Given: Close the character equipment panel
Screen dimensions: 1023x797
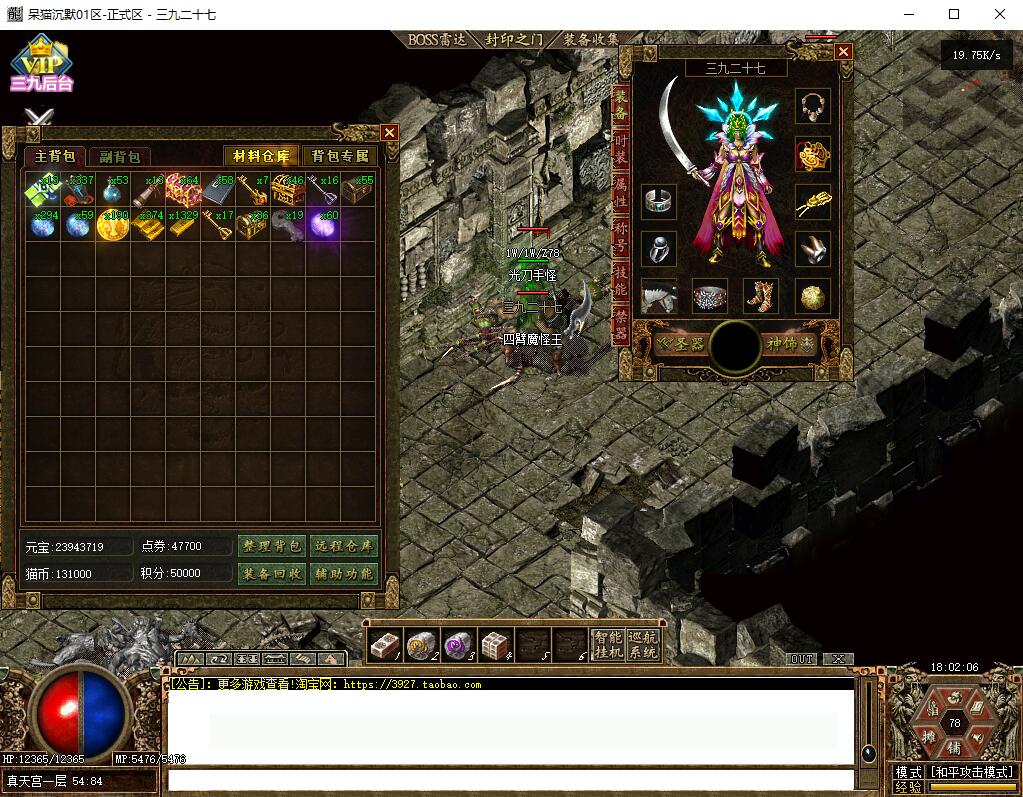Looking at the screenshot, I should click(844, 52).
